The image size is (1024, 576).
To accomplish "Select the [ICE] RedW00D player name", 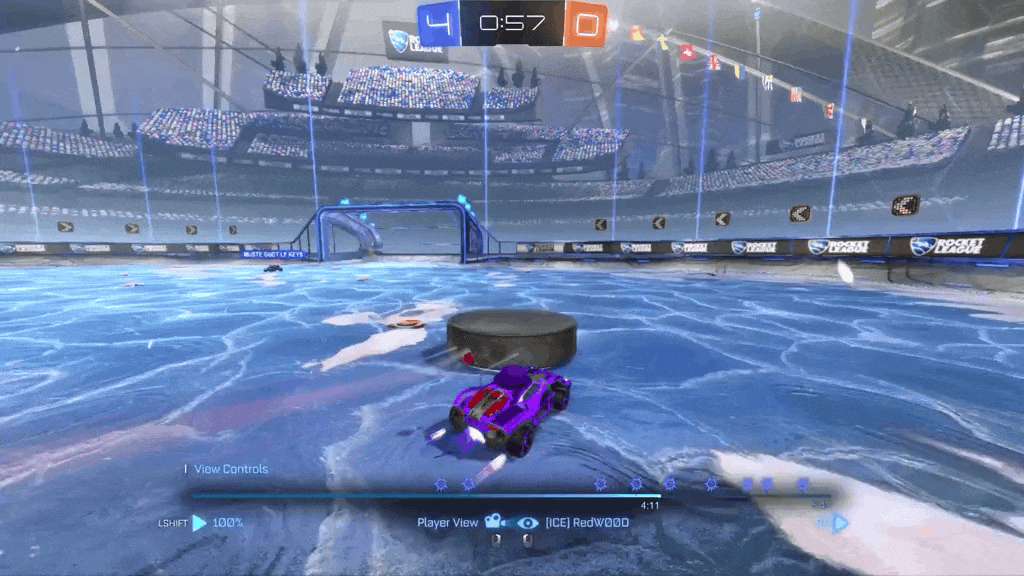I will tap(587, 522).
